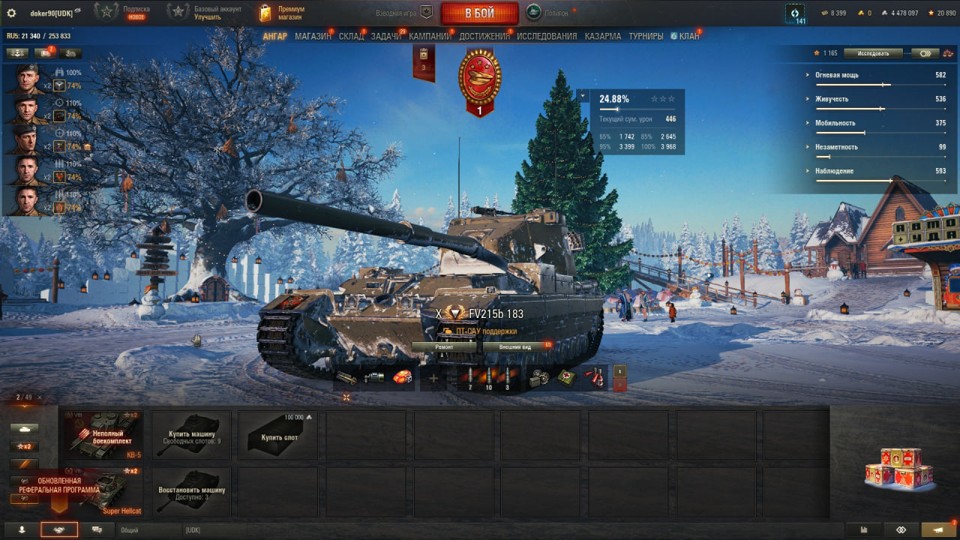Open the settings gear menu
960x540 pixels.
tap(11, 13)
